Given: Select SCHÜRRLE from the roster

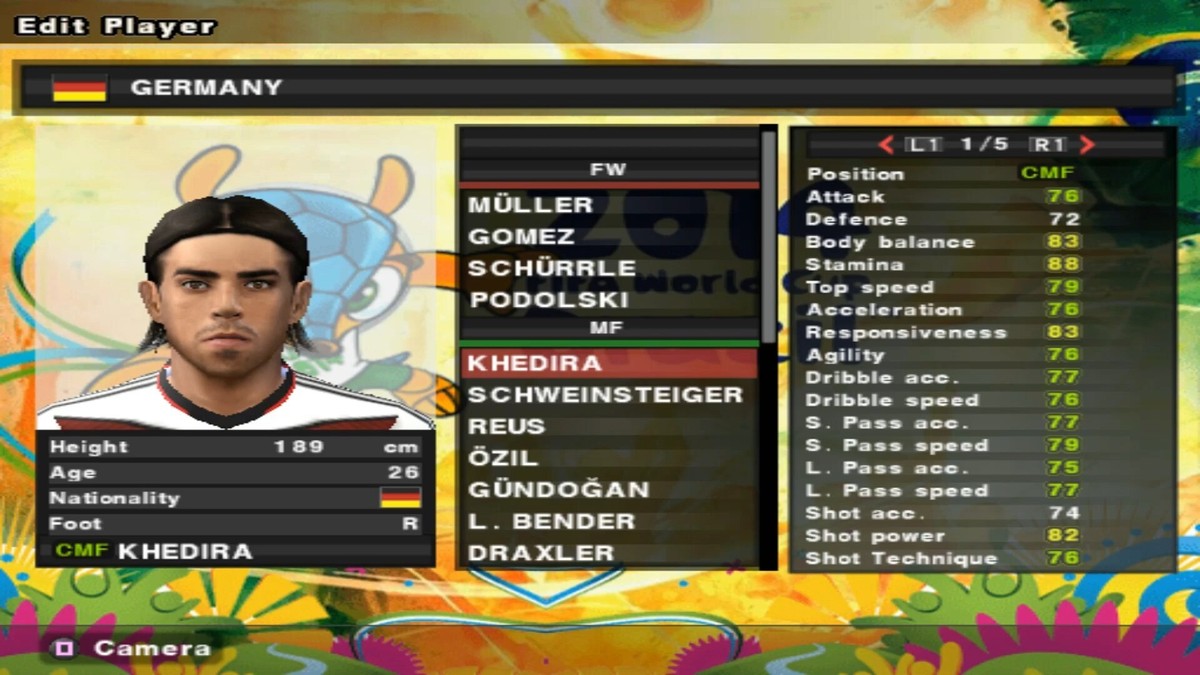Looking at the screenshot, I should (x=552, y=269).
